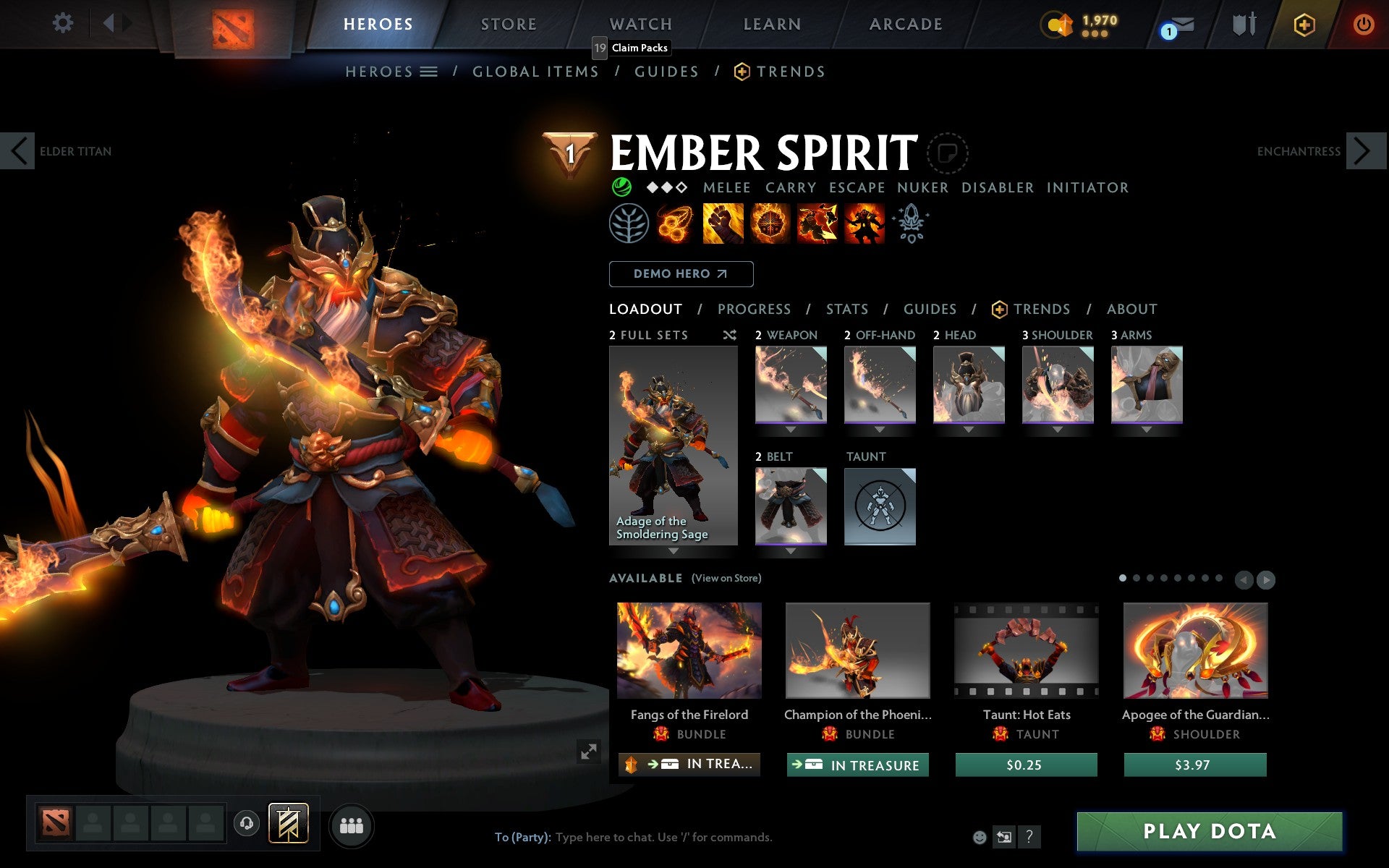Click the Flame Guard ability icon
This screenshot has height=868, width=1389.
(770, 223)
